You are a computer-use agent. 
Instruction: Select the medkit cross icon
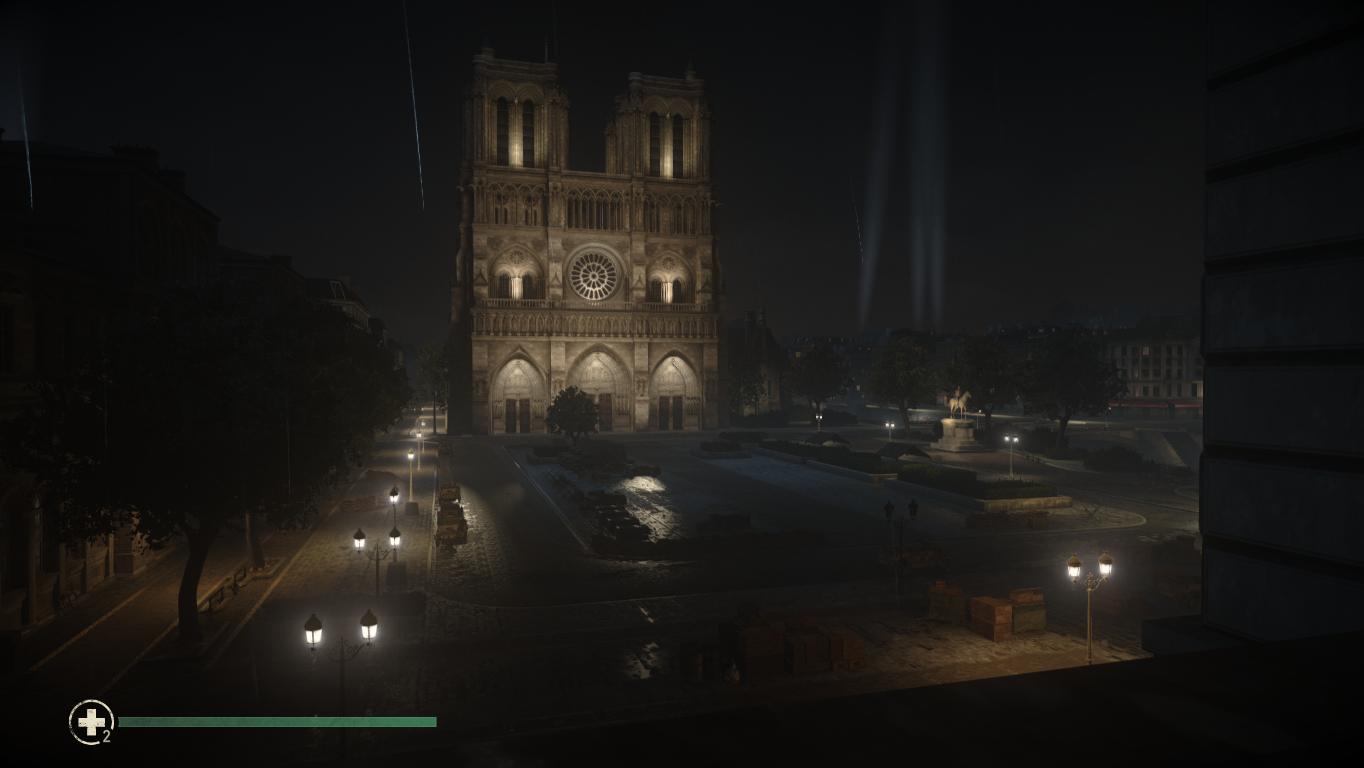pyautogui.click(x=91, y=721)
